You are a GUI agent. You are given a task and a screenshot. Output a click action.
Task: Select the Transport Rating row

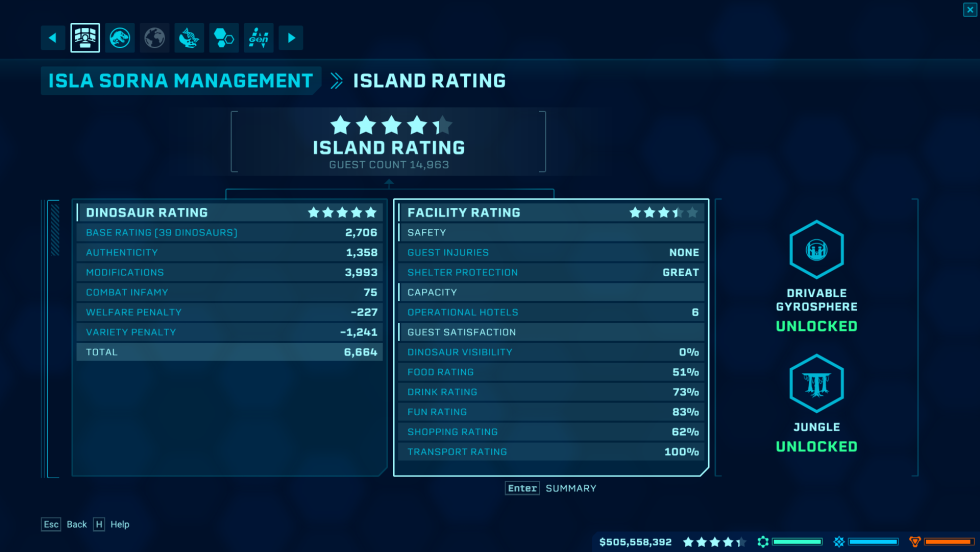(x=551, y=452)
